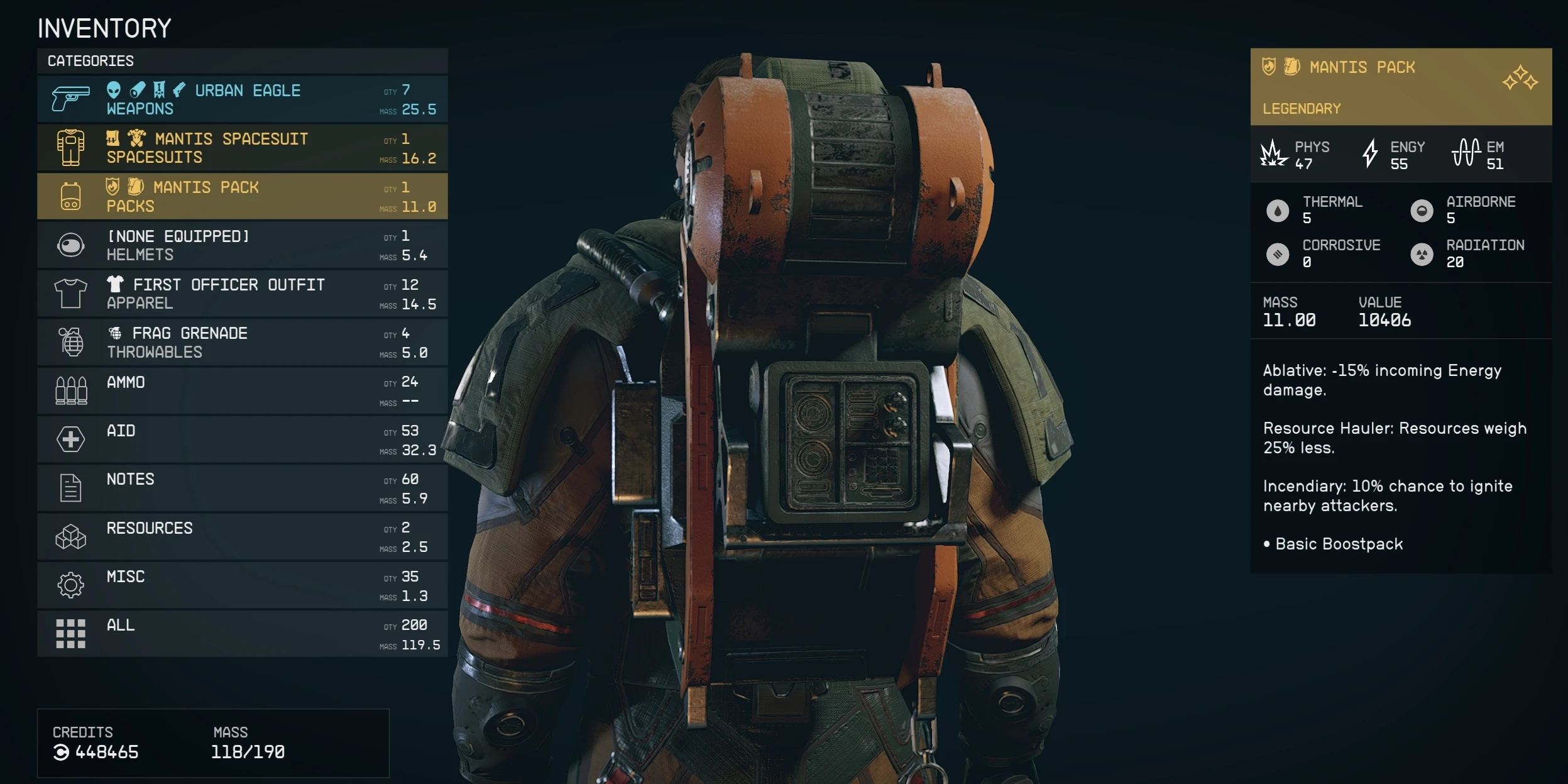
Task: Click the credits coin symbol
Action: [61, 752]
